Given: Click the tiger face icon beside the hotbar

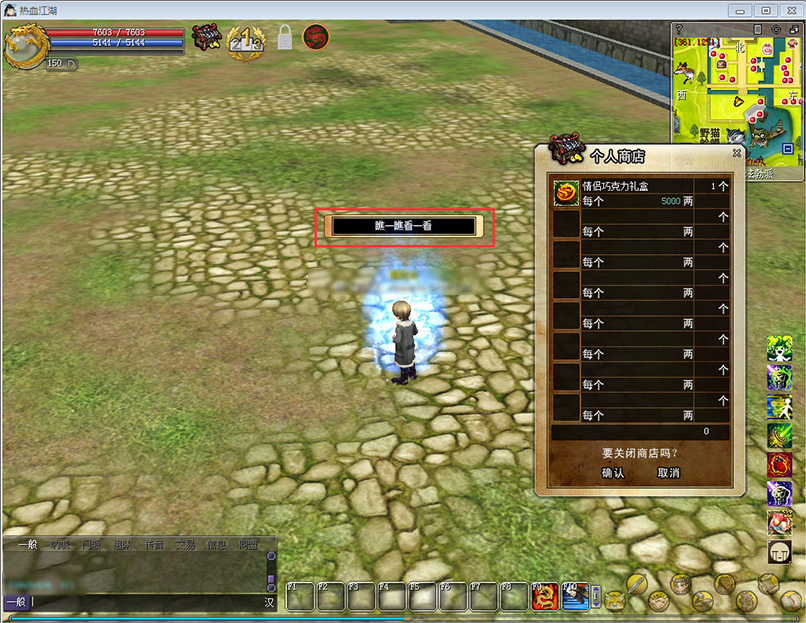Looking at the screenshot, I should click(x=614, y=598).
